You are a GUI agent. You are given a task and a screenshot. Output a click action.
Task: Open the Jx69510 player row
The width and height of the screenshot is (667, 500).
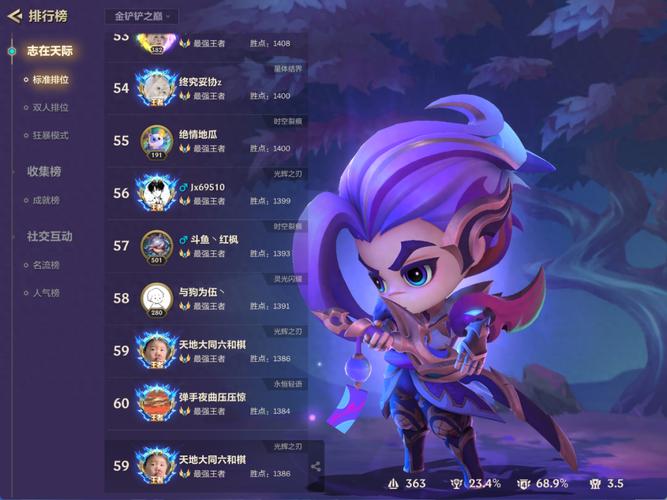point(214,193)
